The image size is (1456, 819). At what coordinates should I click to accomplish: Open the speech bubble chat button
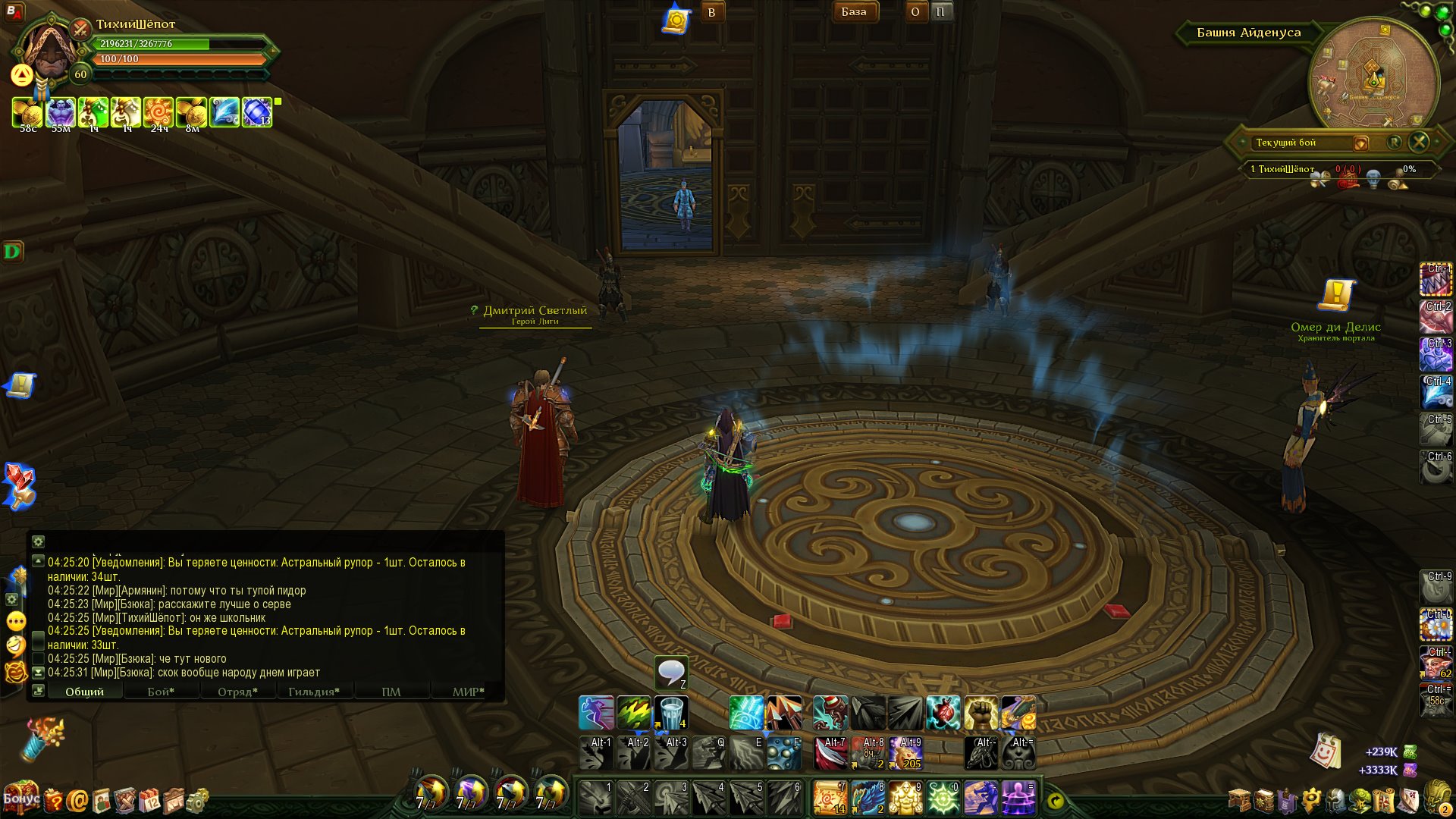click(671, 673)
